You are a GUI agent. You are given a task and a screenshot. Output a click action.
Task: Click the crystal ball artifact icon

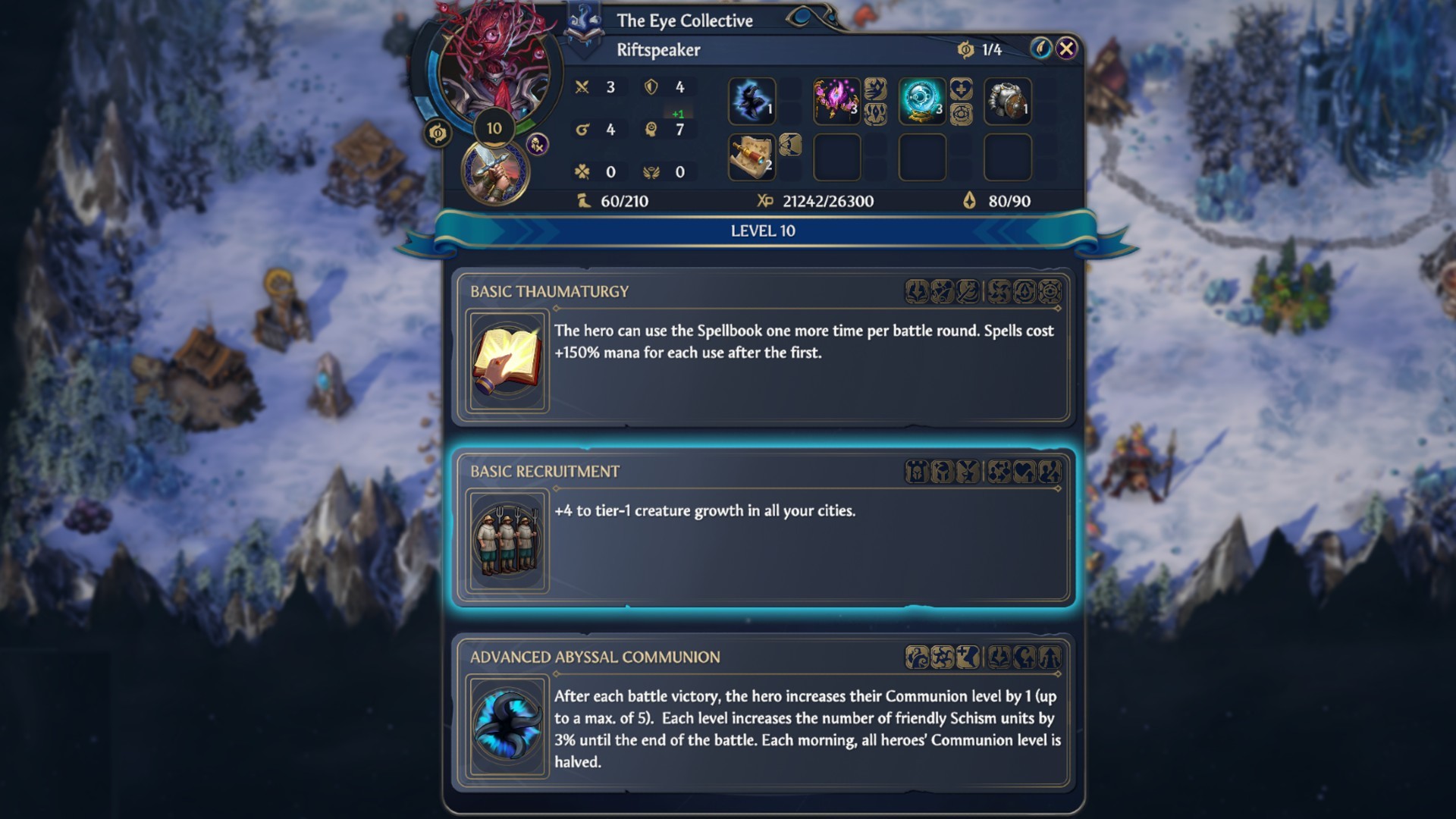coord(923,99)
